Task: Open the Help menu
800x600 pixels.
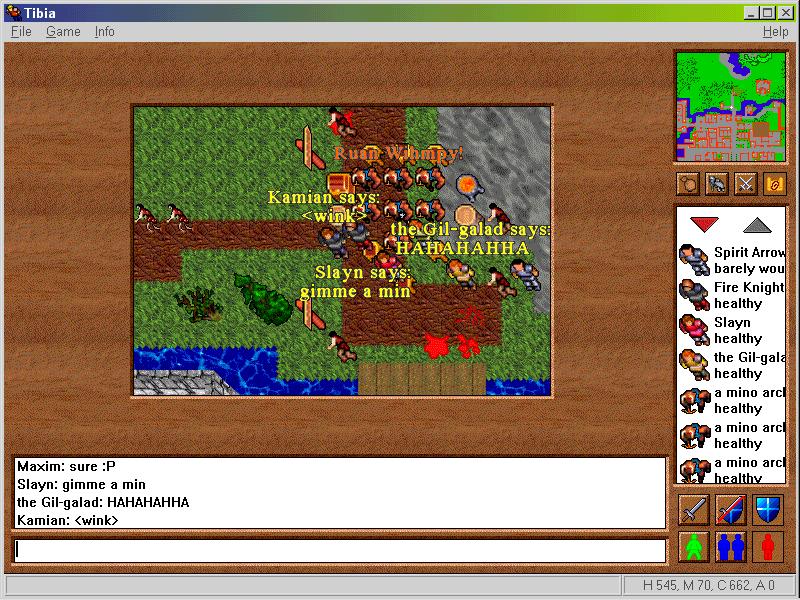Action: coord(775,32)
